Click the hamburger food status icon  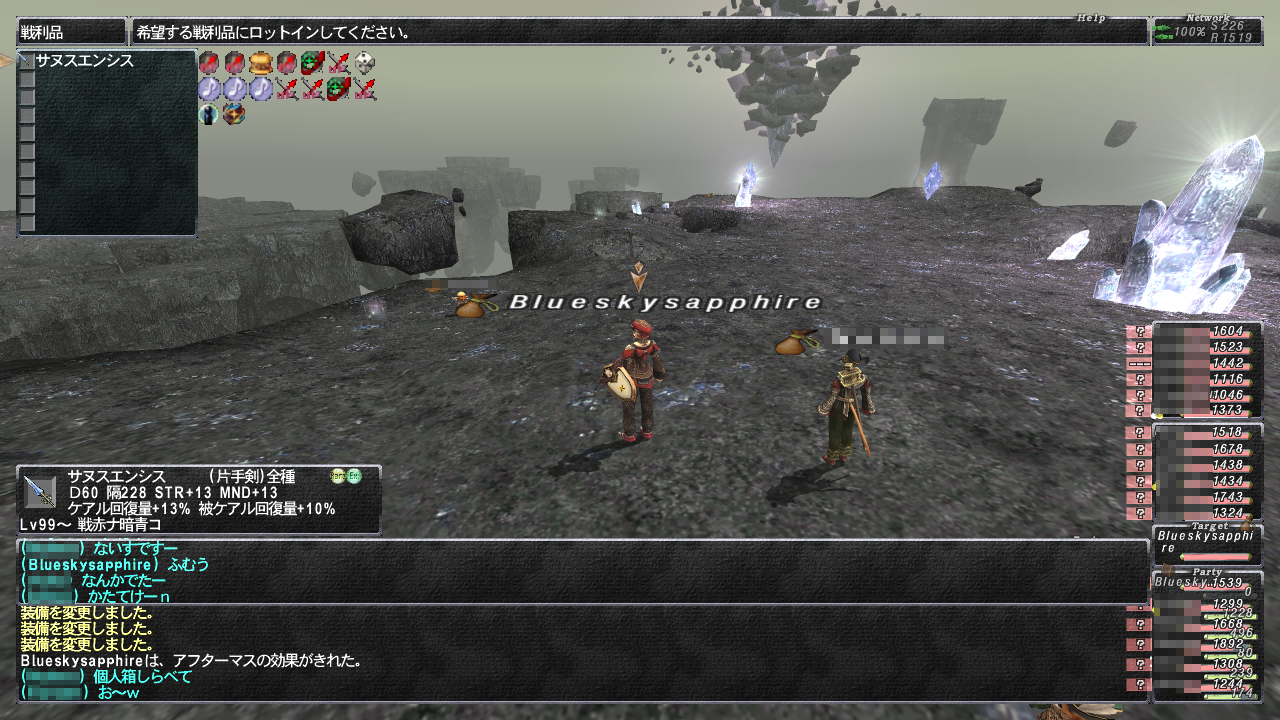(x=261, y=64)
